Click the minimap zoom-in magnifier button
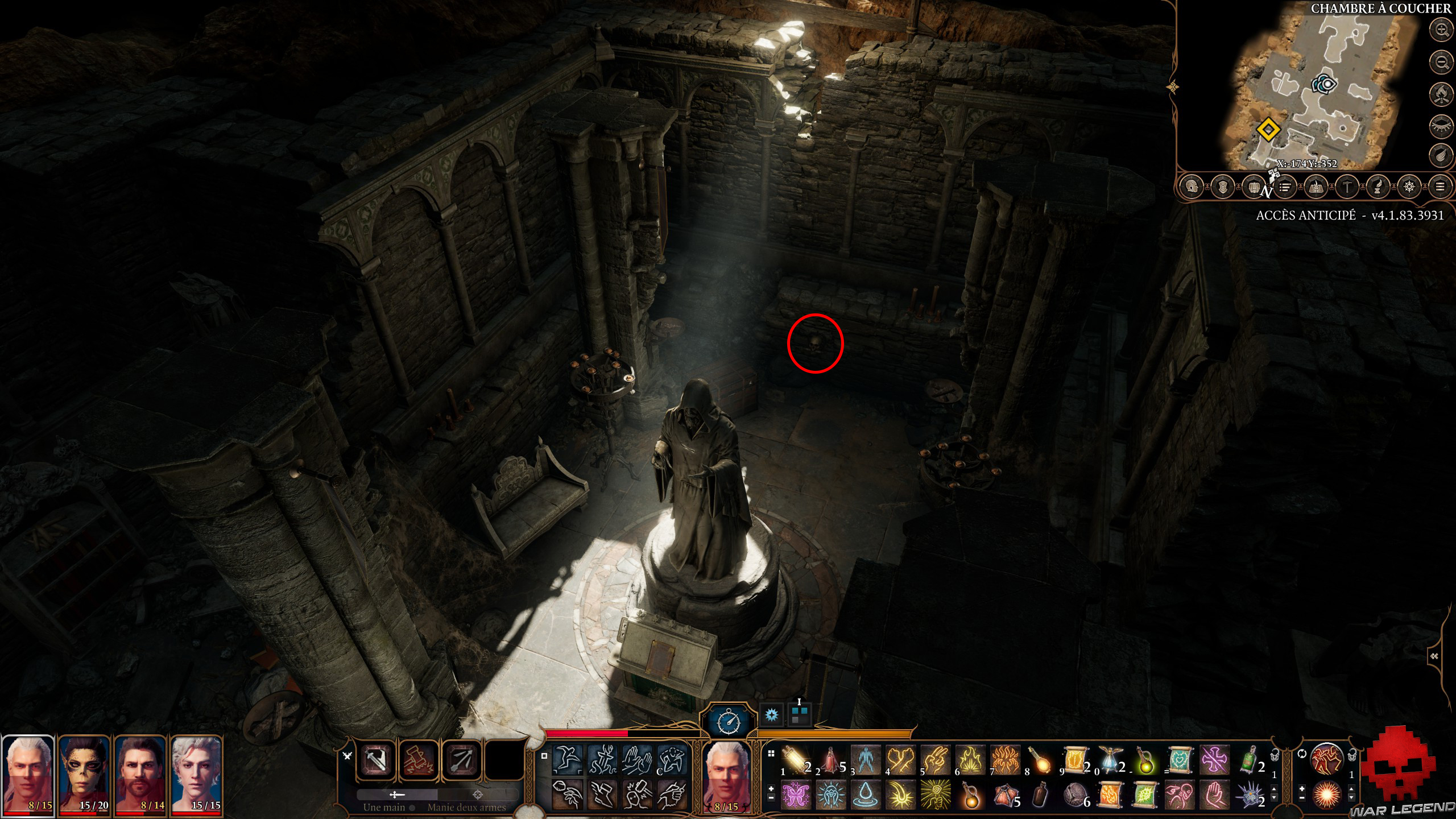The height and width of the screenshot is (819, 1456). click(1442, 31)
